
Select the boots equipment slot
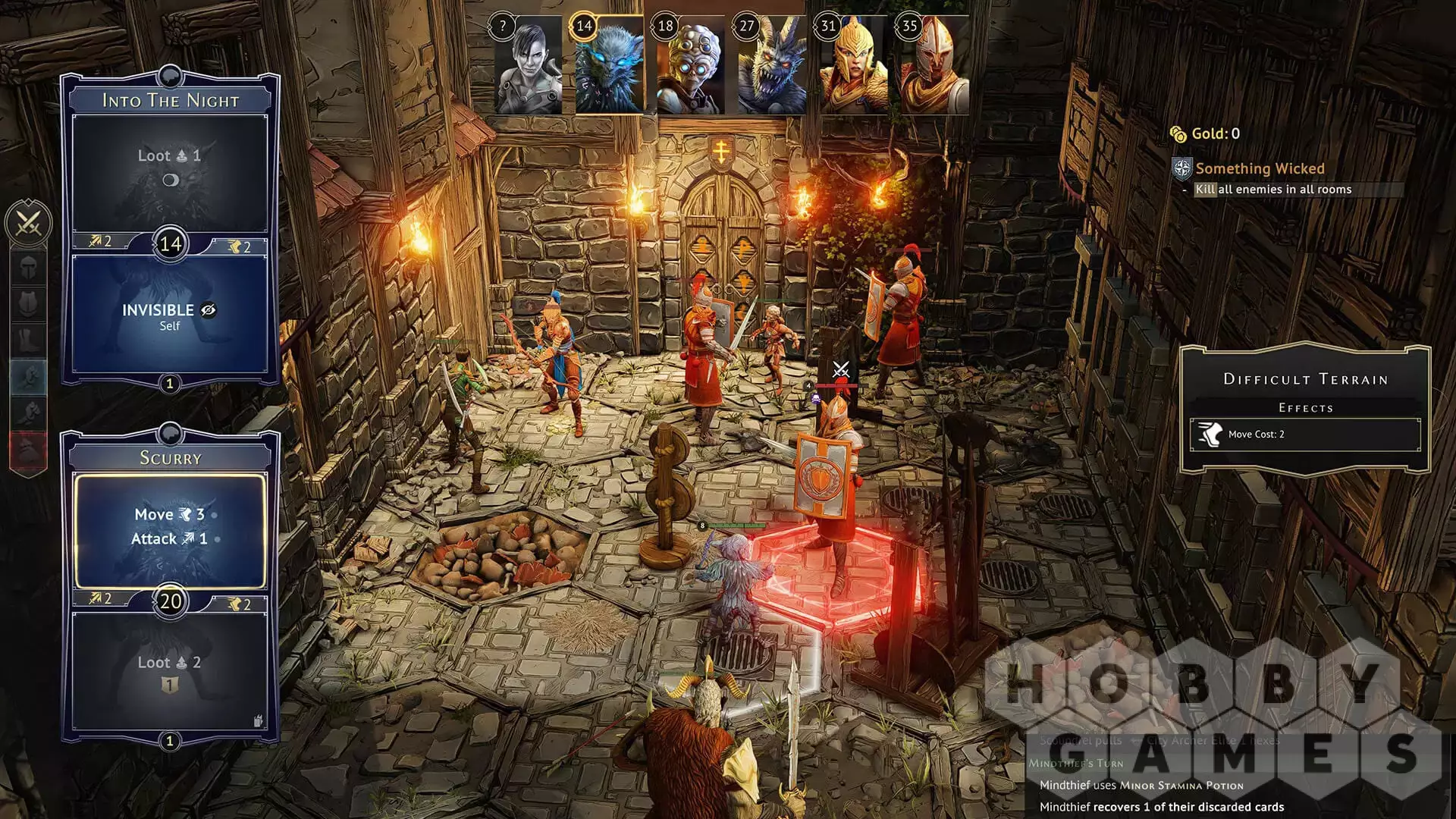coord(29,340)
